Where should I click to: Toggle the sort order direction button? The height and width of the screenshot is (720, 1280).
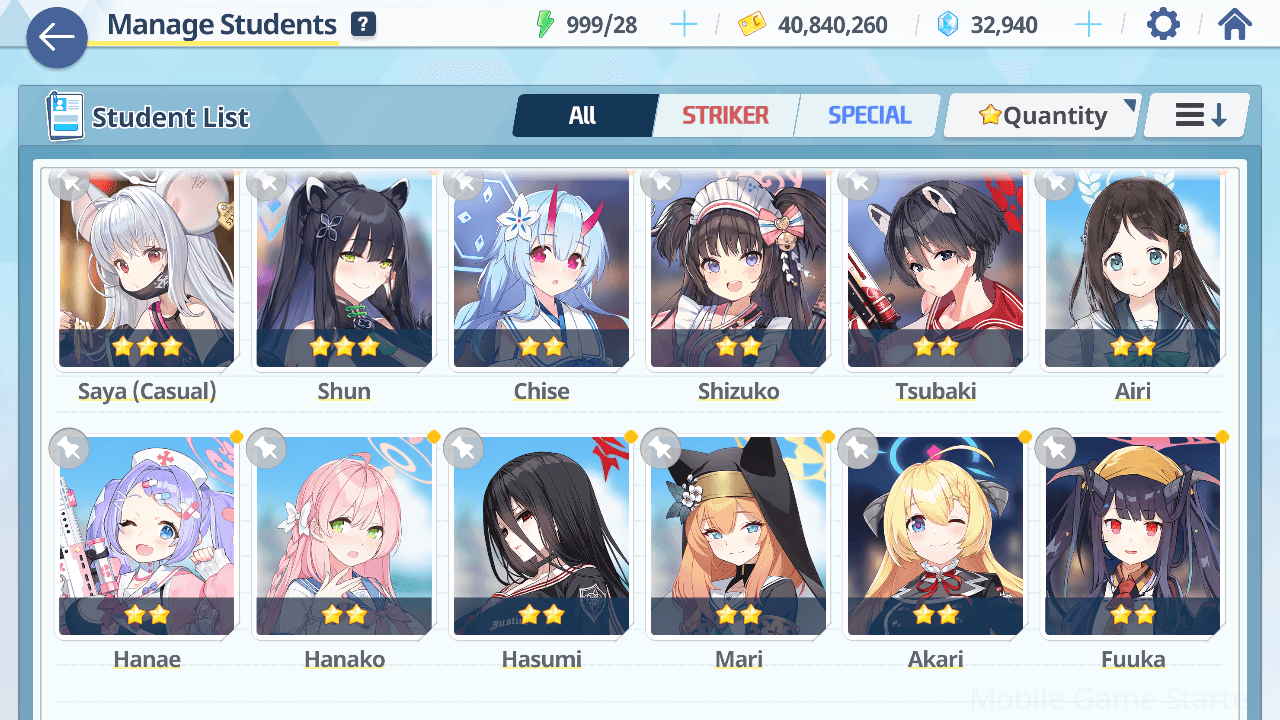click(x=1198, y=116)
